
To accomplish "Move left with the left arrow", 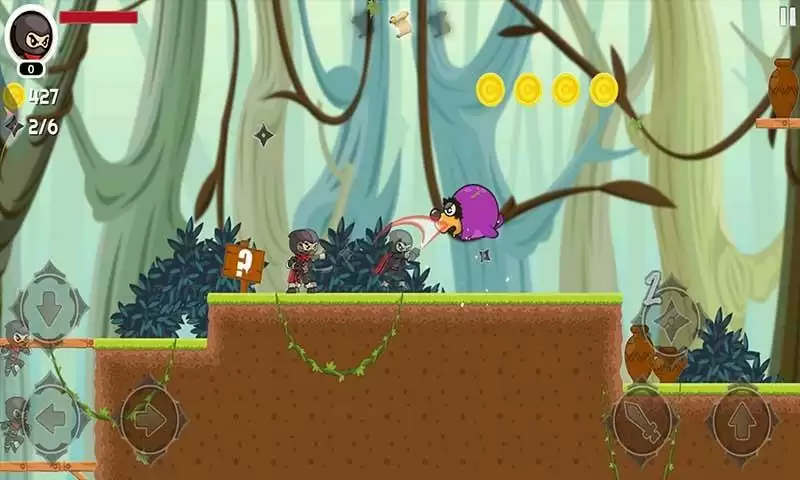I will [x=47, y=418].
